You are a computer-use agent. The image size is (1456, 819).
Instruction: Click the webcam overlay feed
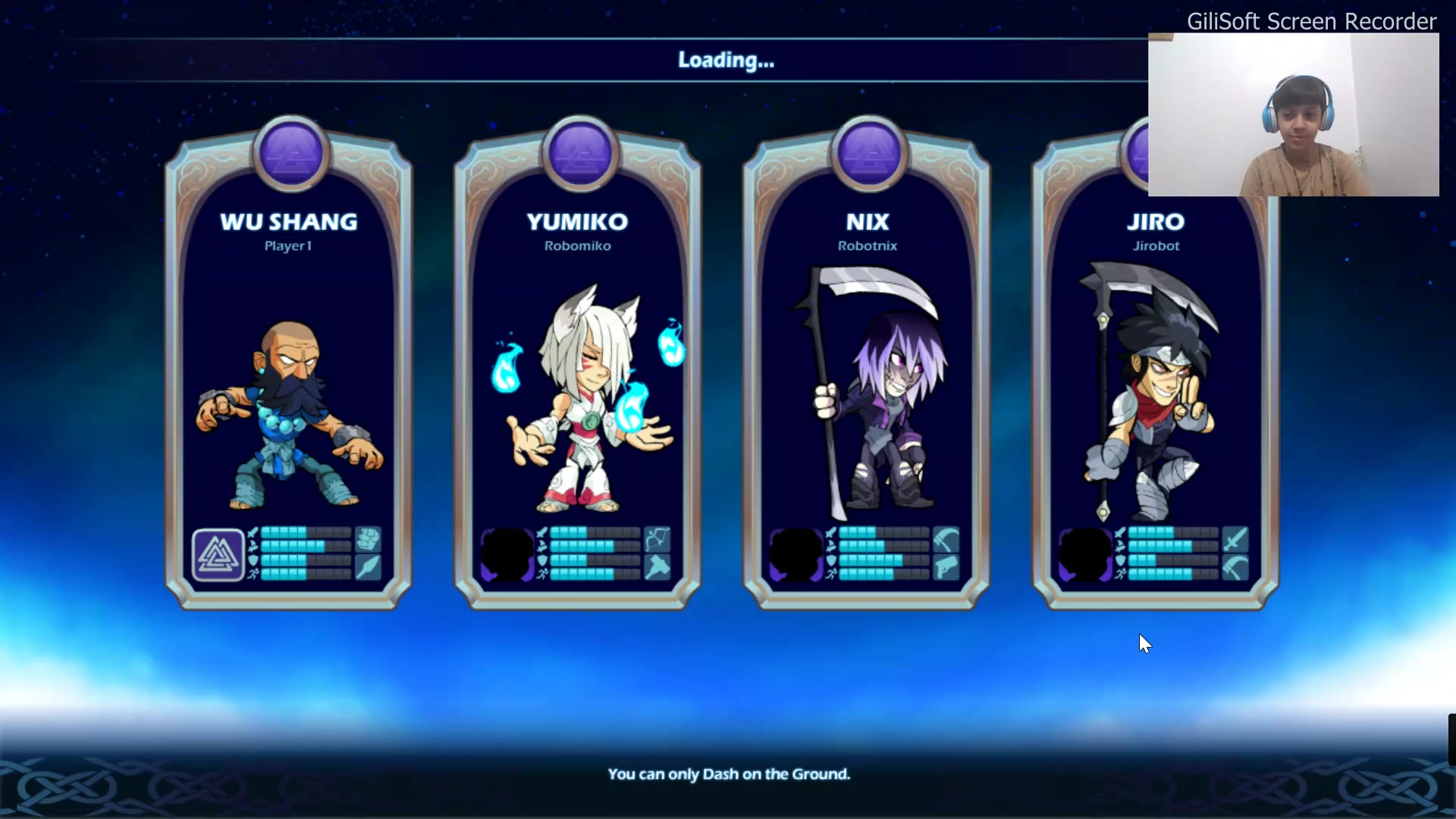coord(1293,115)
